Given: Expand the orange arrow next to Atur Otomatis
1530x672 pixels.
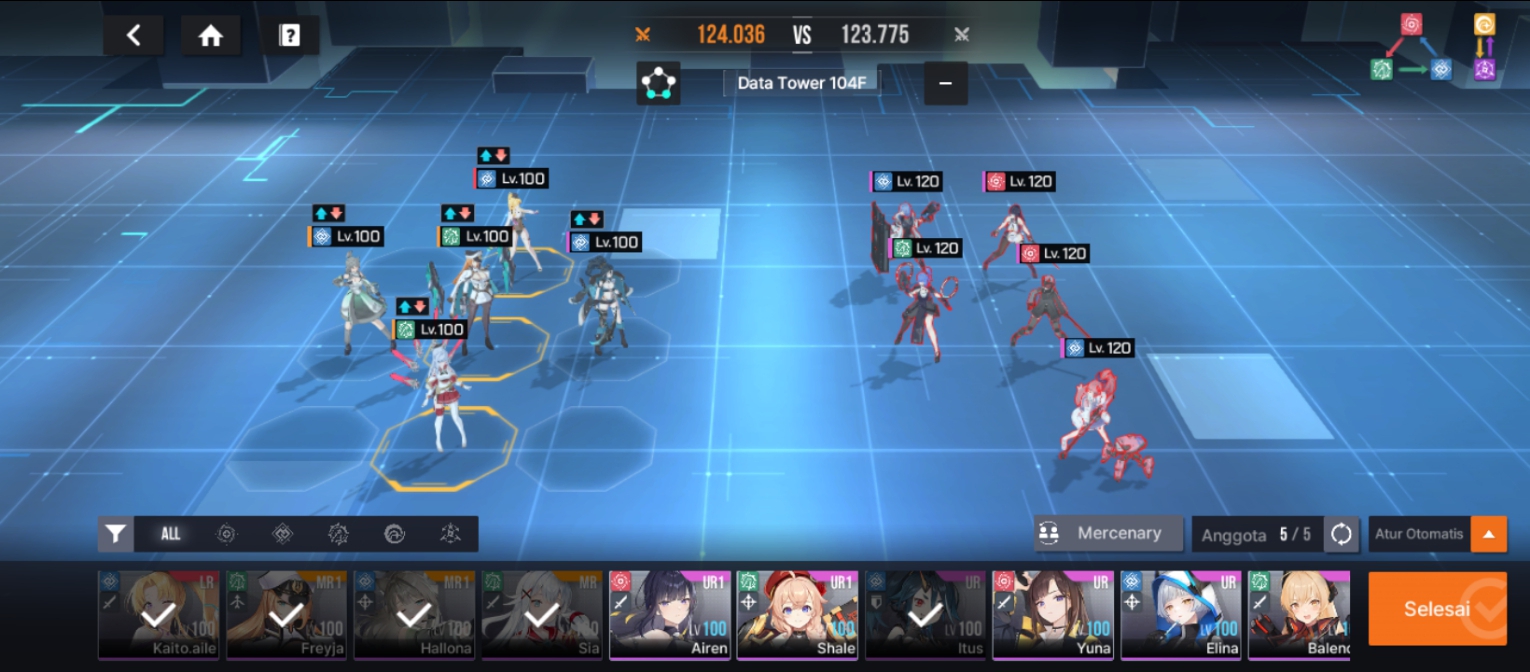Looking at the screenshot, I should (1488, 534).
